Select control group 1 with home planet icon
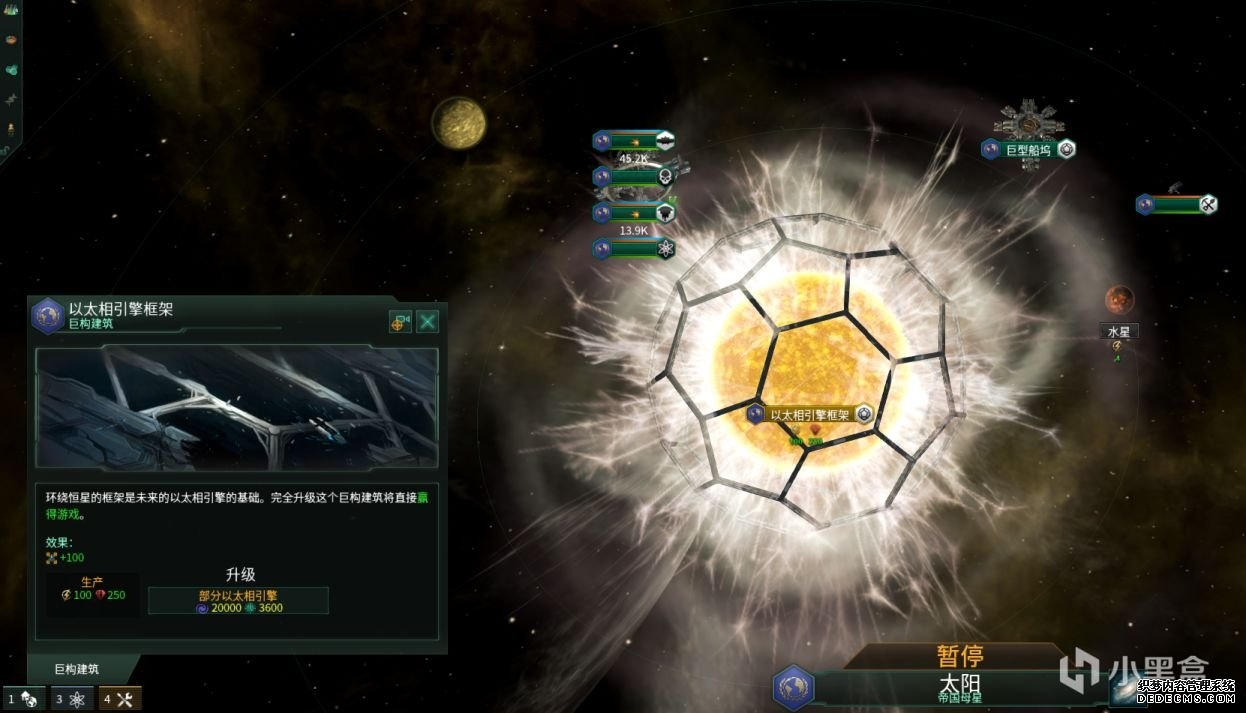The width and height of the screenshot is (1246, 713). pos(23,699)
